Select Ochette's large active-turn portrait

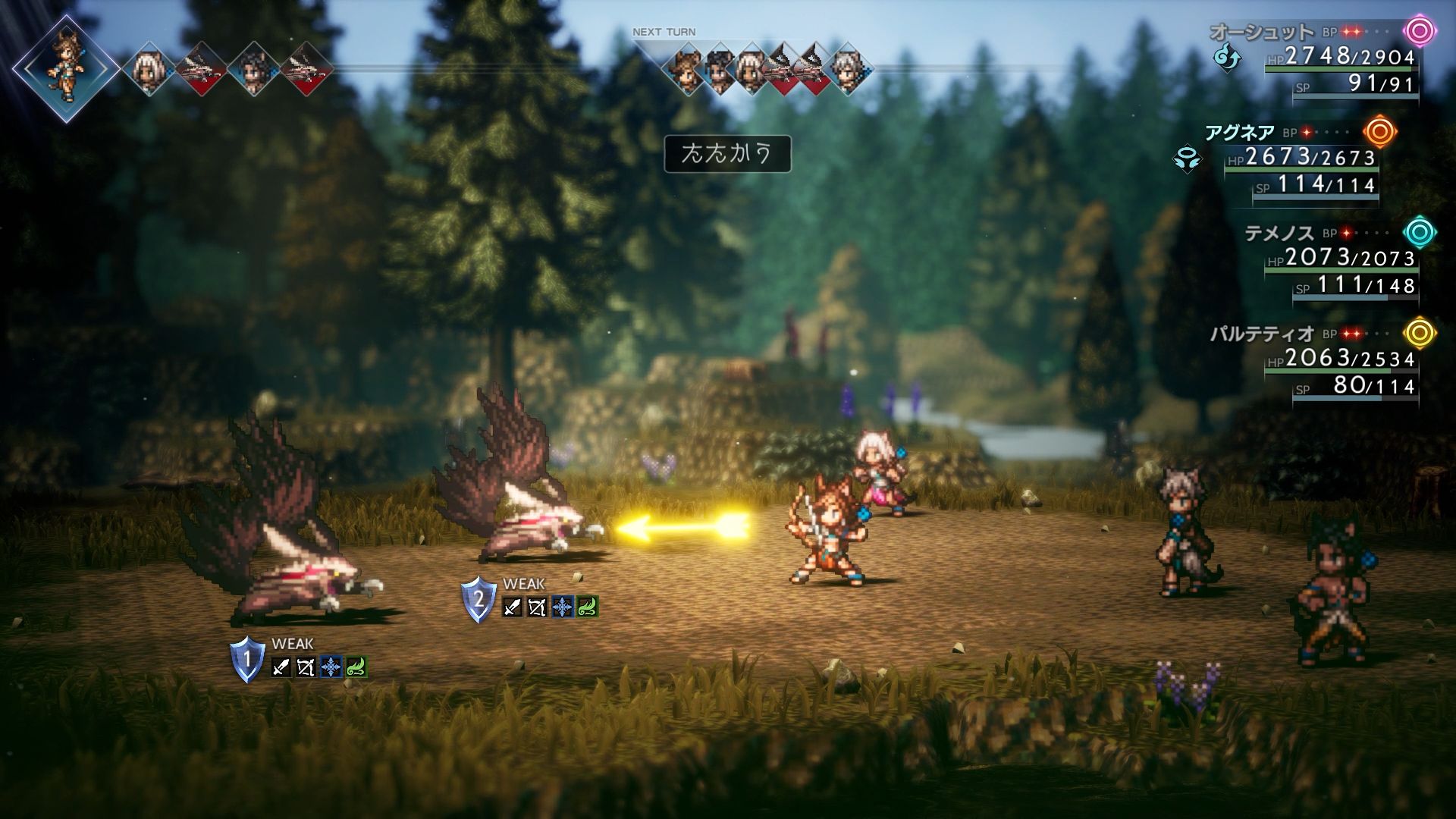[x=66, y=67]
